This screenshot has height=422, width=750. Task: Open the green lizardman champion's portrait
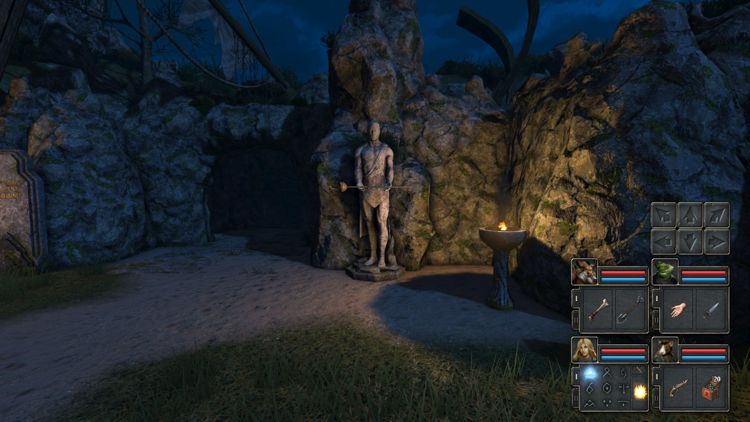coord(665,273)
